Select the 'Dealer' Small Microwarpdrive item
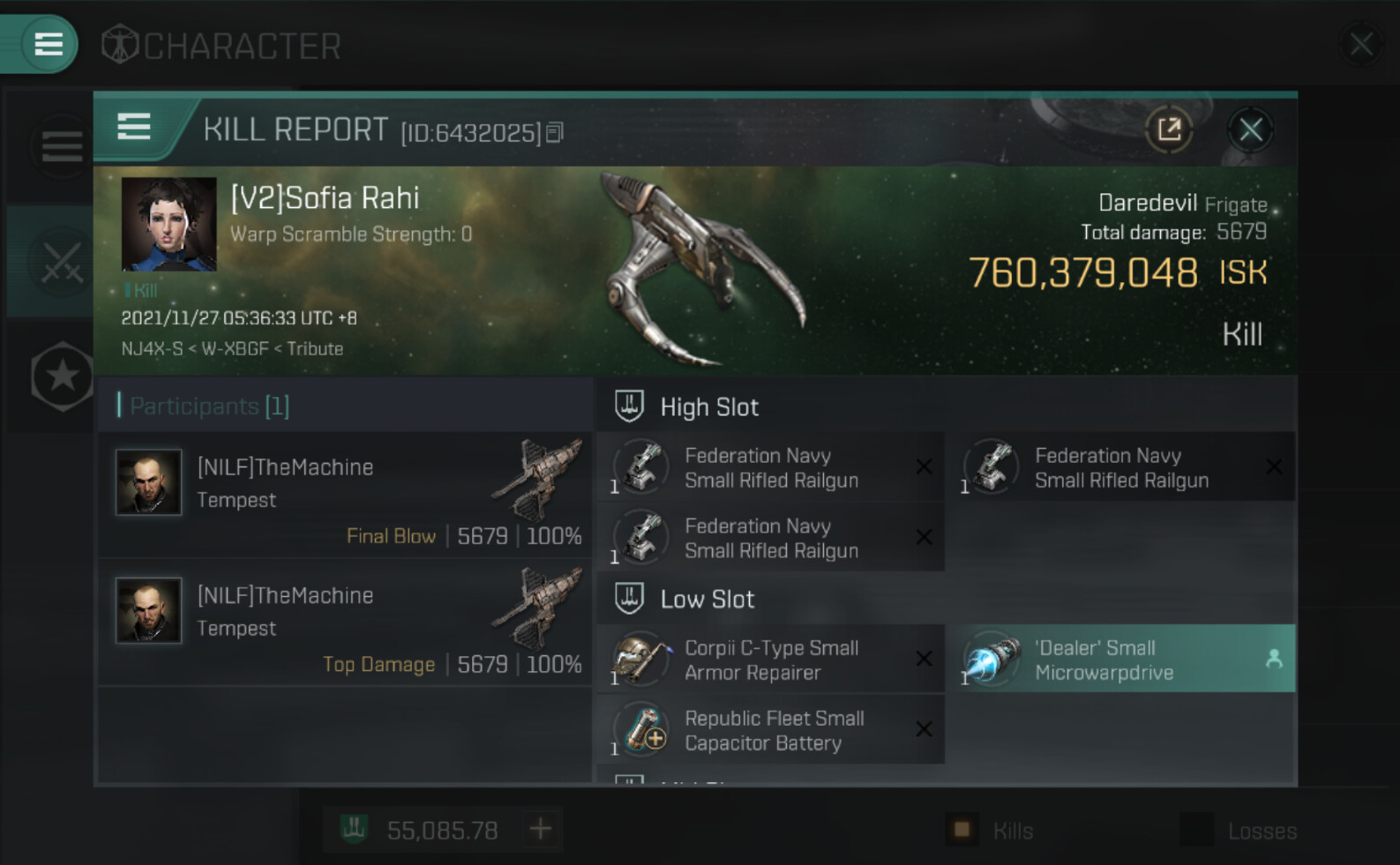 point(1120,660)
